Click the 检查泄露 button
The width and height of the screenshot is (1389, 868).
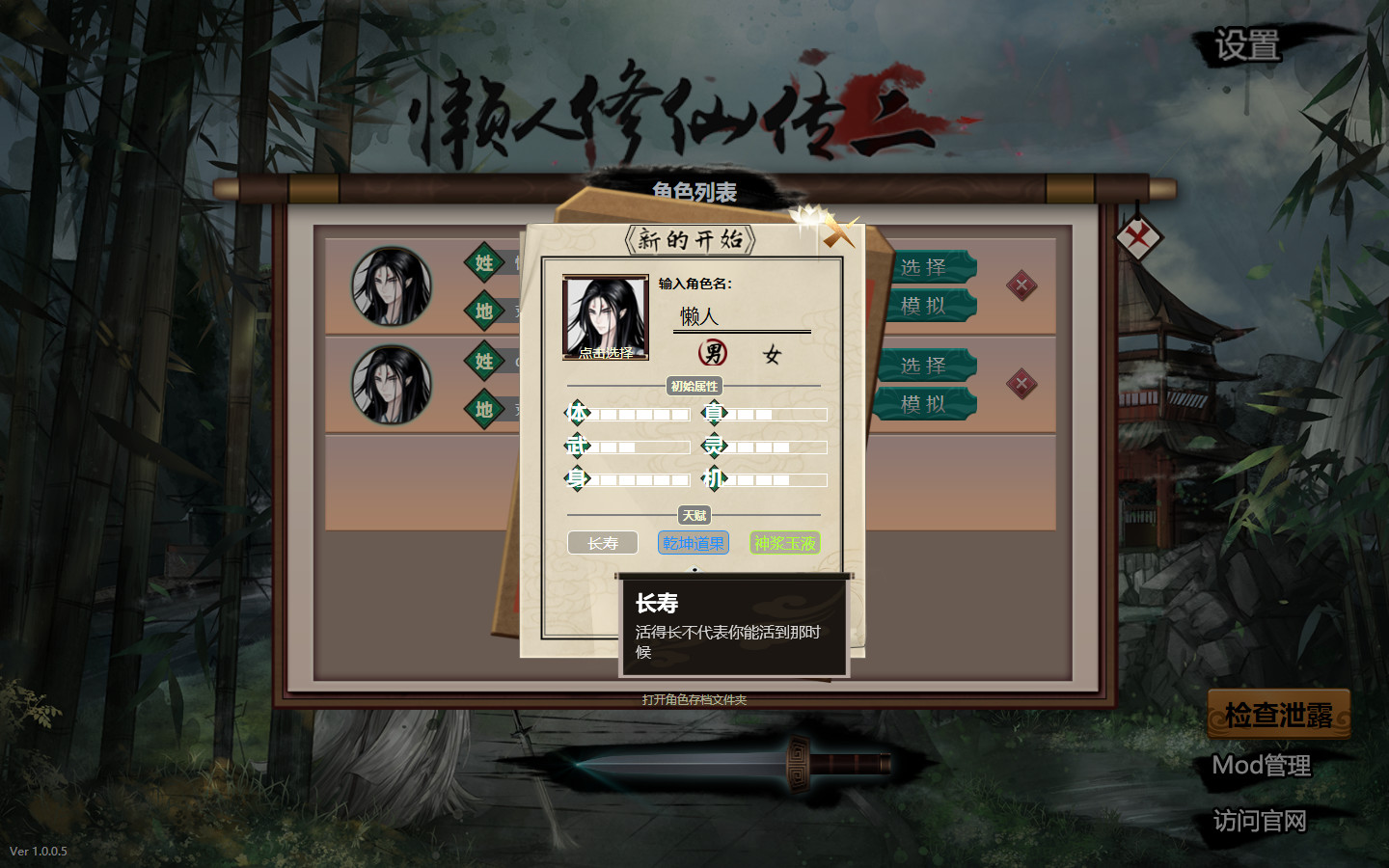pyautogui.click(x=1277, y=717)
